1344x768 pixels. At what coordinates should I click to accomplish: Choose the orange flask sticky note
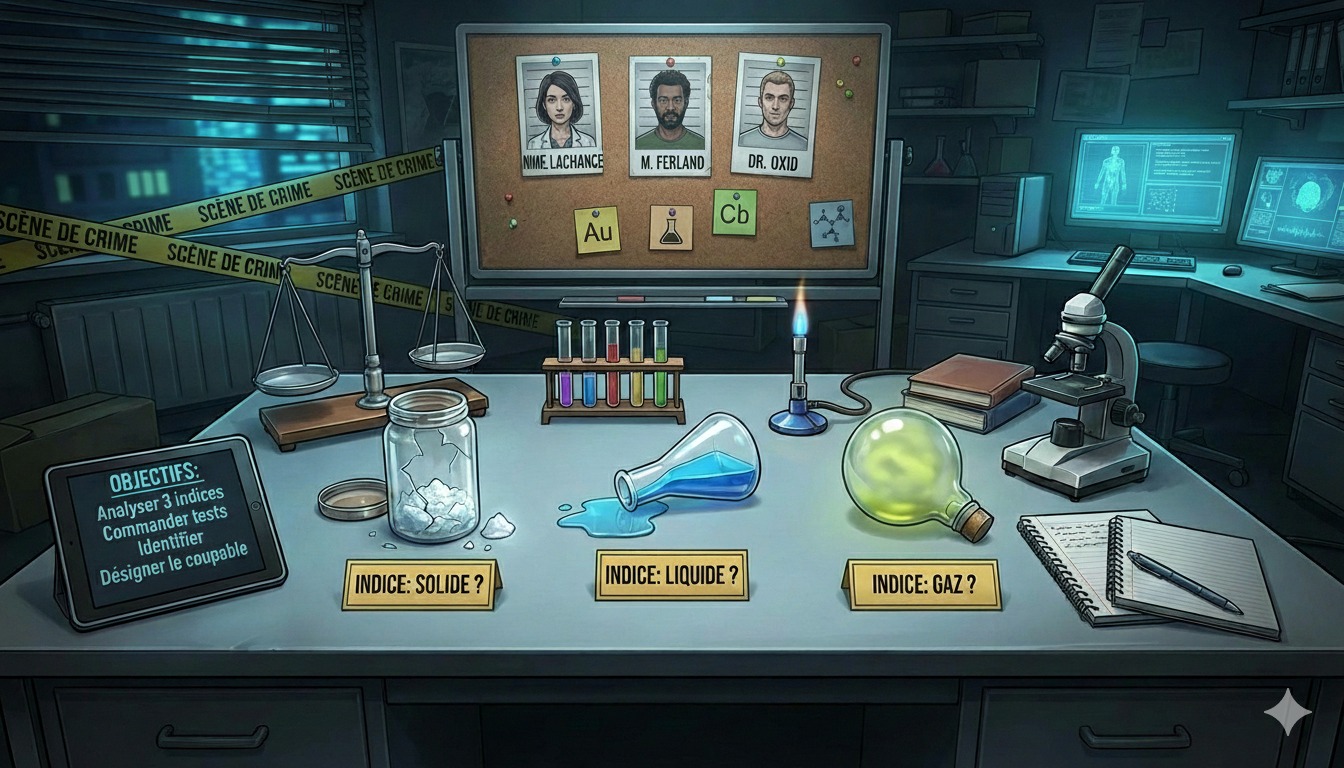[x=670, y=228]
